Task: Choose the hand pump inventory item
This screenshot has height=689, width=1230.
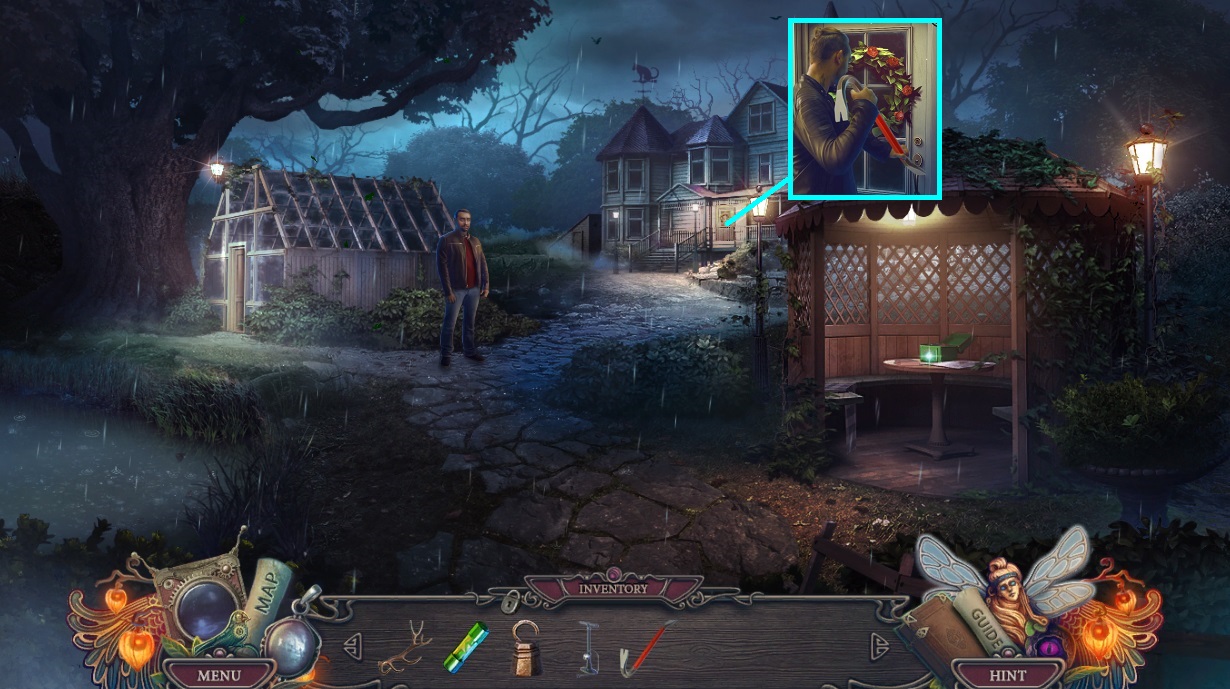Action: point(588,647)
